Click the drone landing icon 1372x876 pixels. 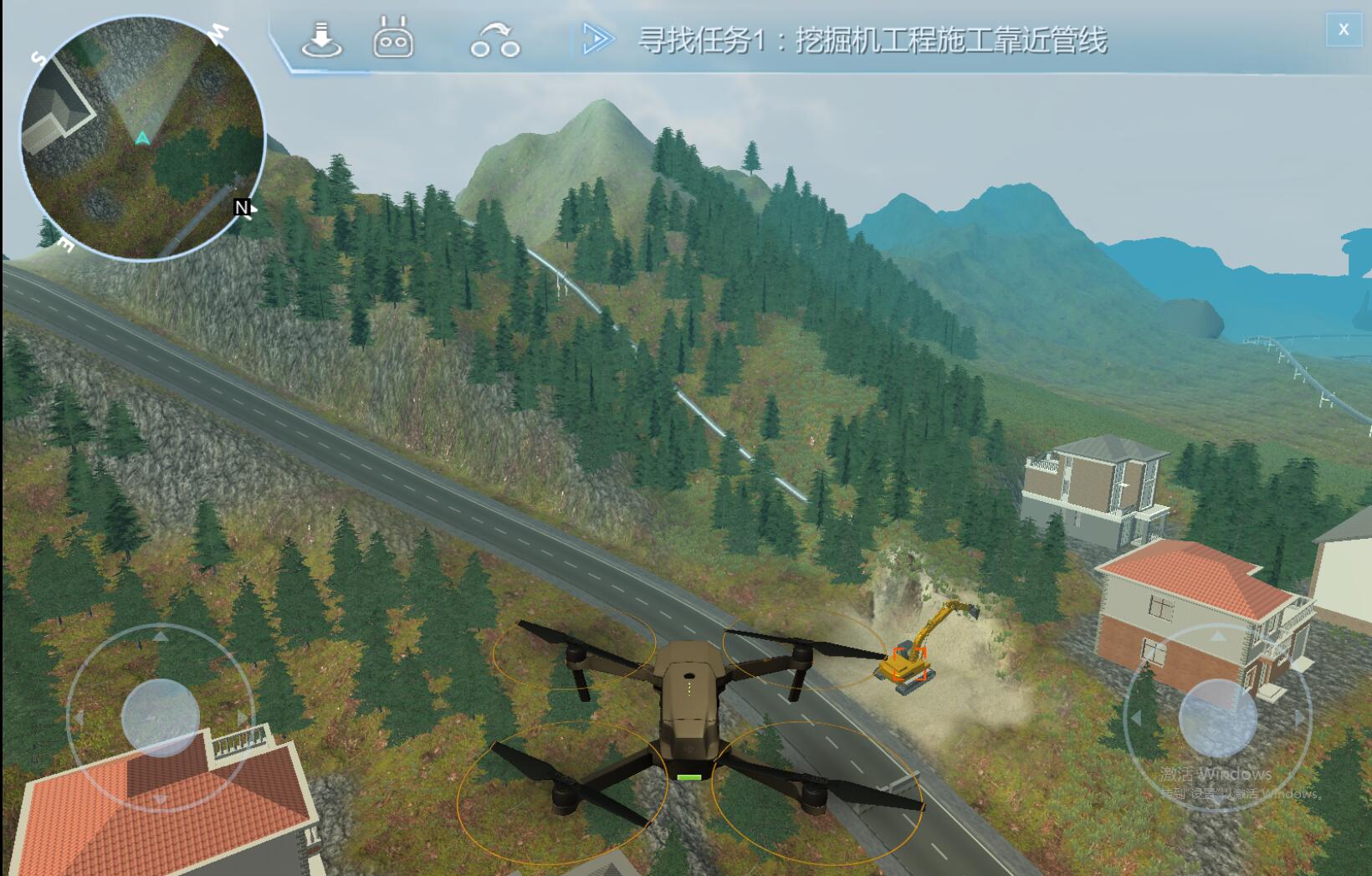pyautogui.click(x=321, y=40)
